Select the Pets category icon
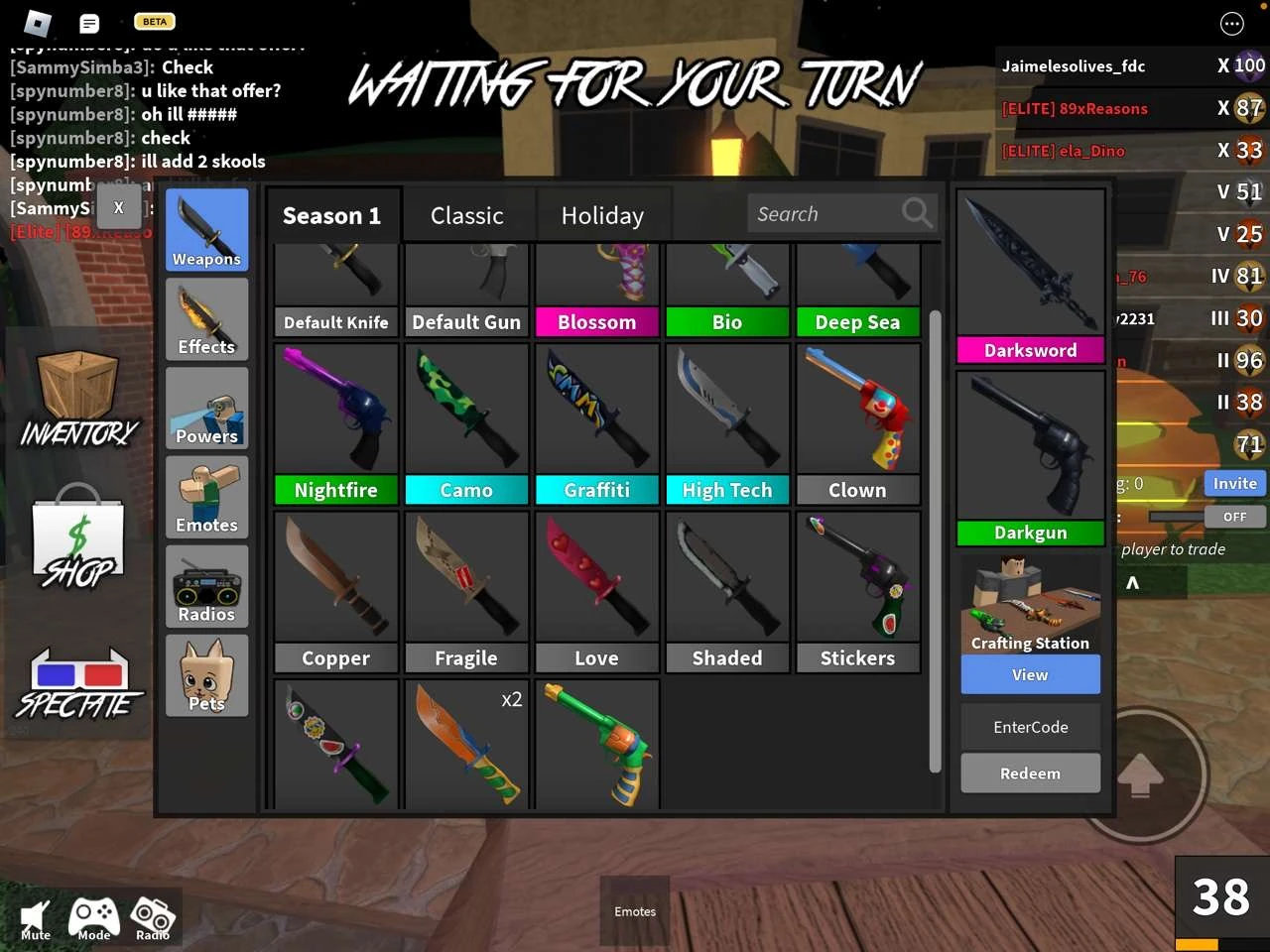Screen dimensions: 1270x952 pos(205,675)
